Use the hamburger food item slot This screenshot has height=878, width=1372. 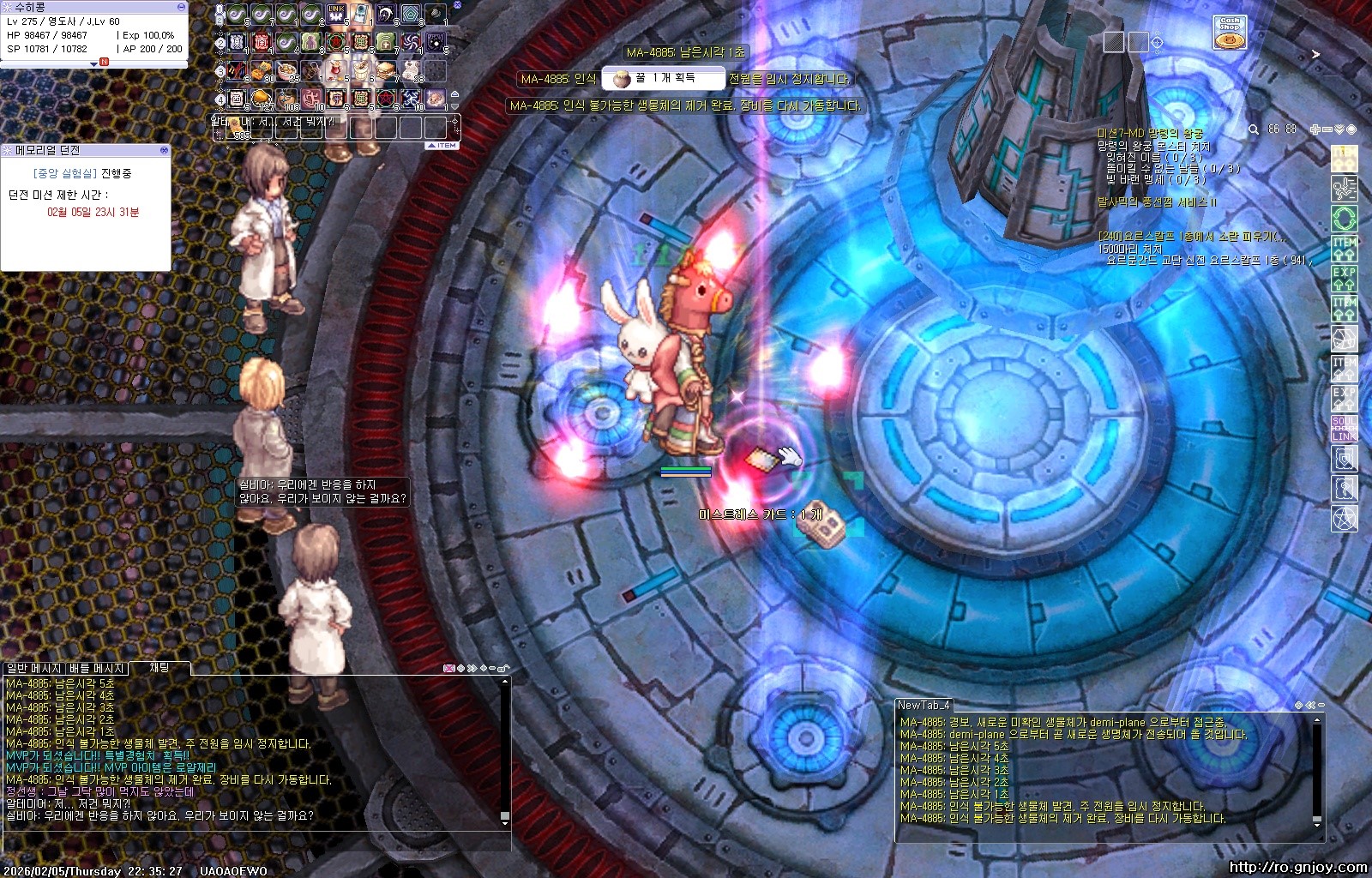point(386,70)
